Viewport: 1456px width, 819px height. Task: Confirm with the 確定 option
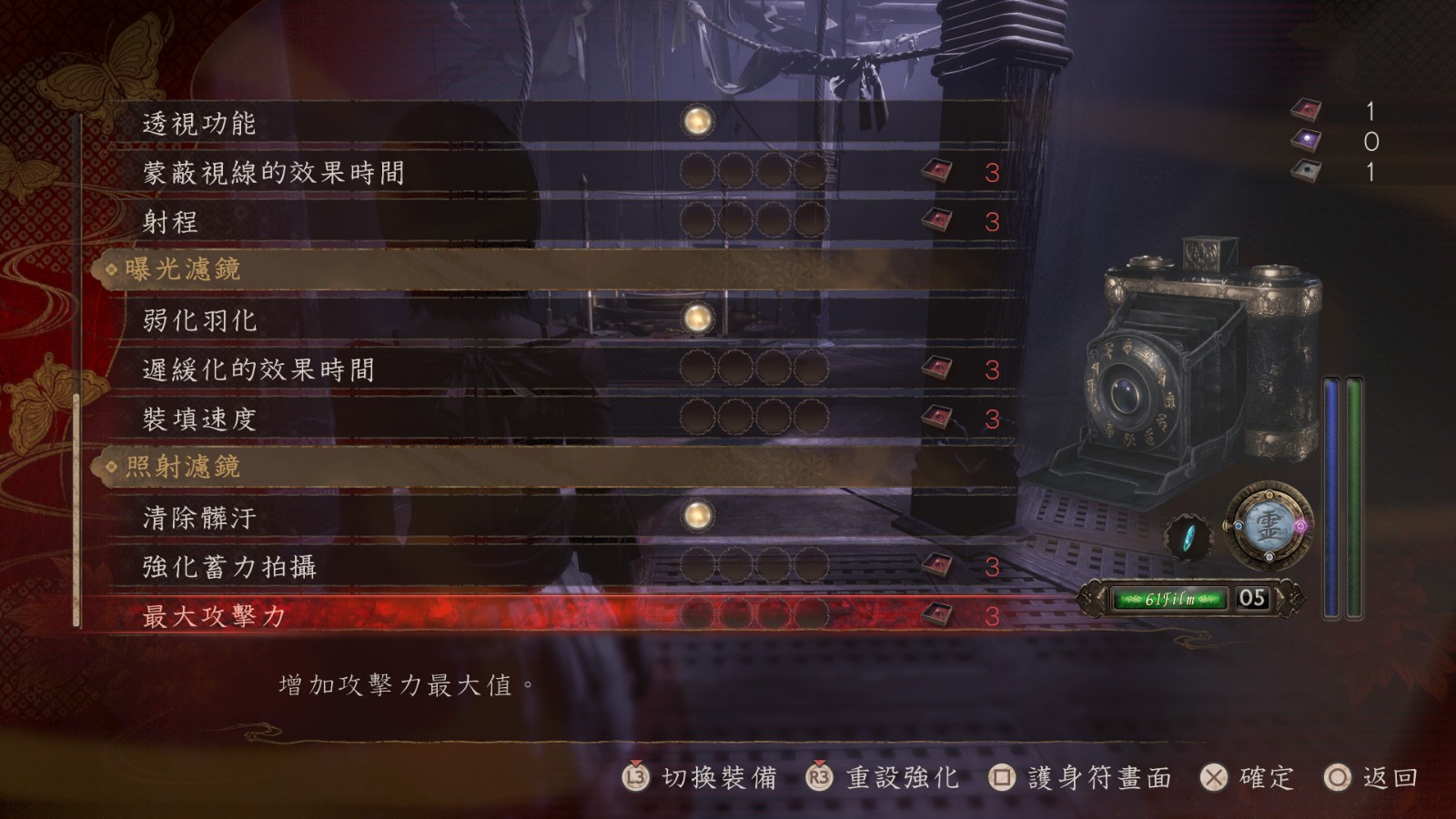tap(1248, 777)
